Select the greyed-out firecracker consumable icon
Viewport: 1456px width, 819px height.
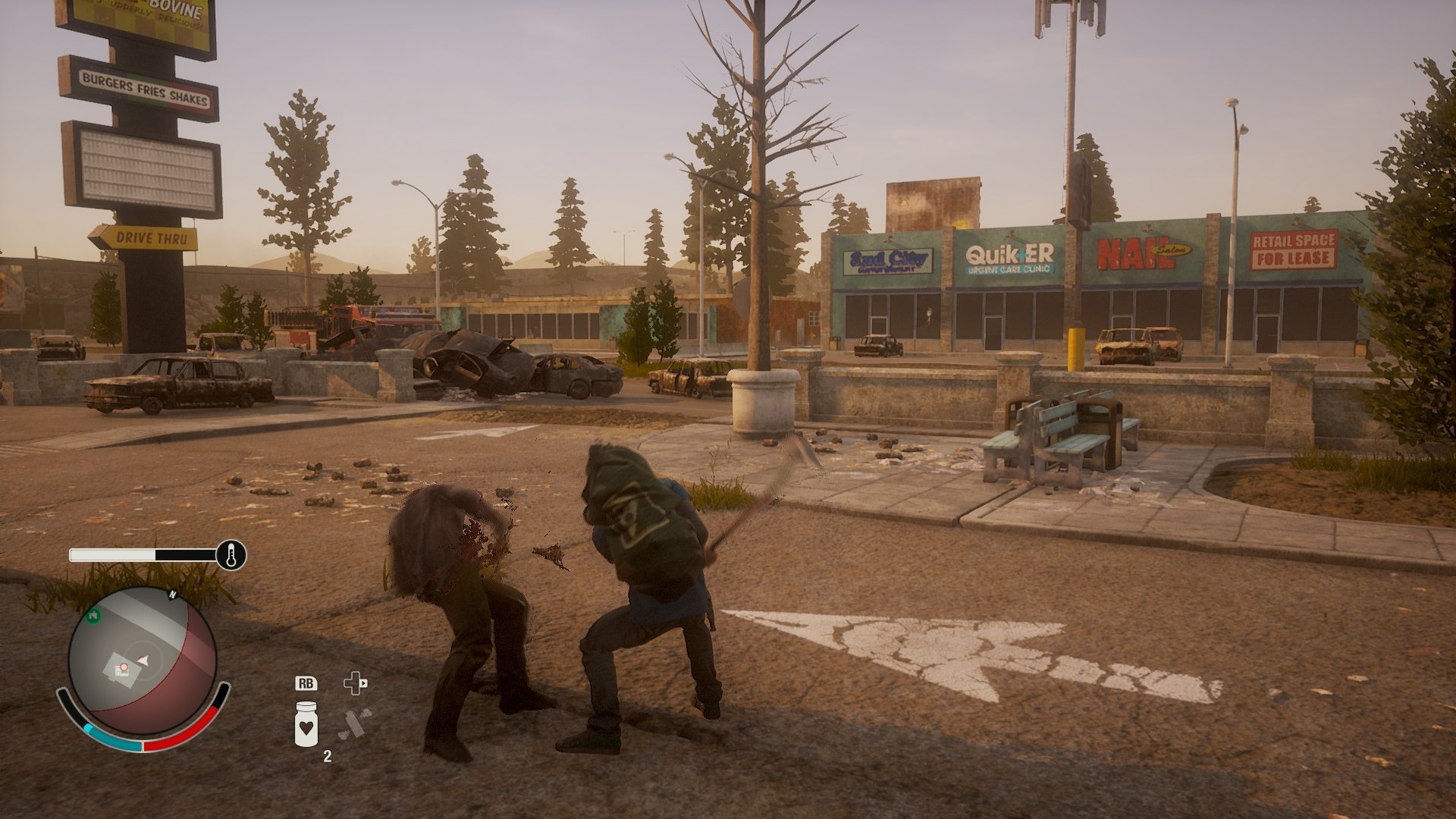click(354, 724)
